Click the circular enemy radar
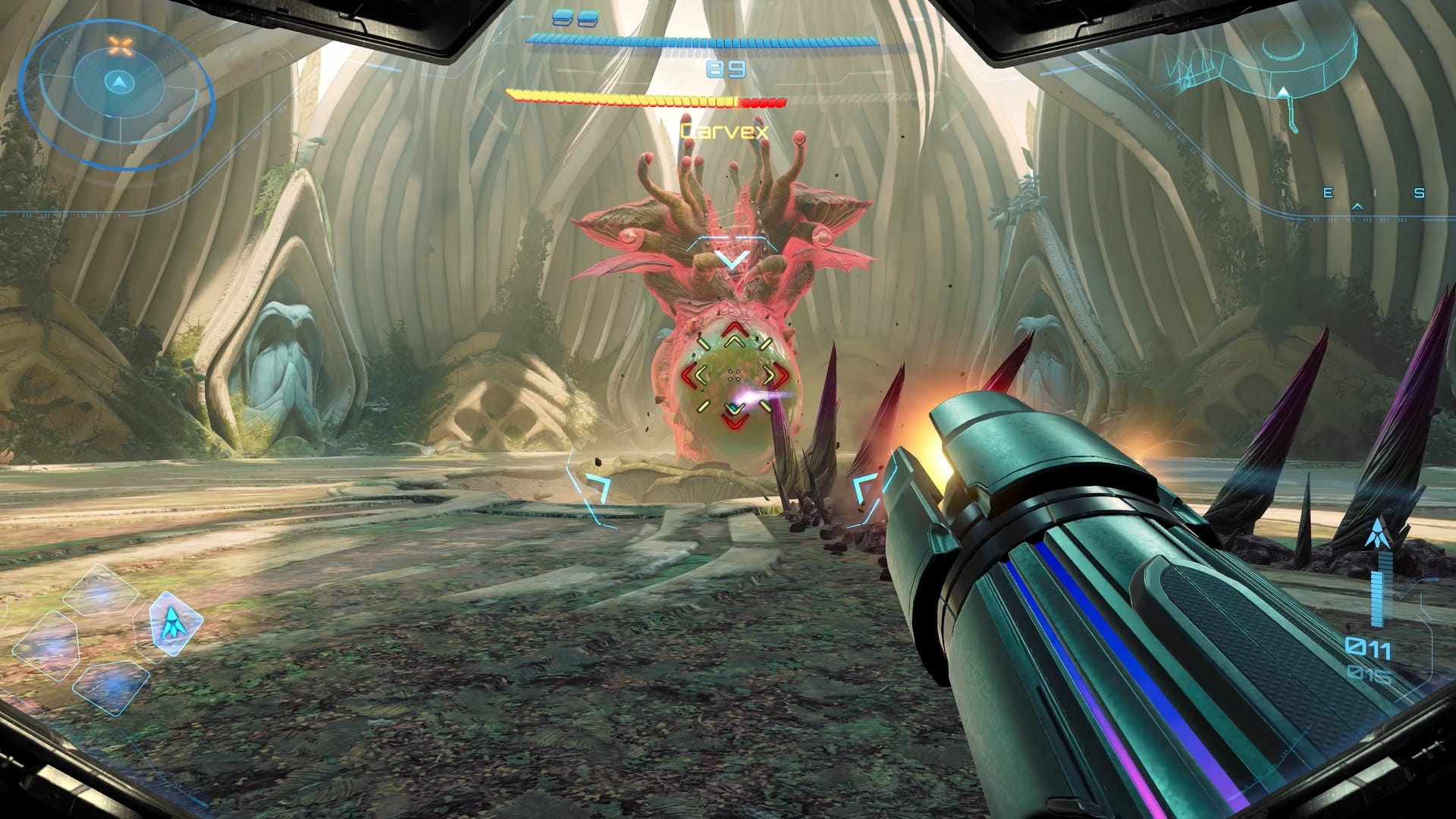 118,94
